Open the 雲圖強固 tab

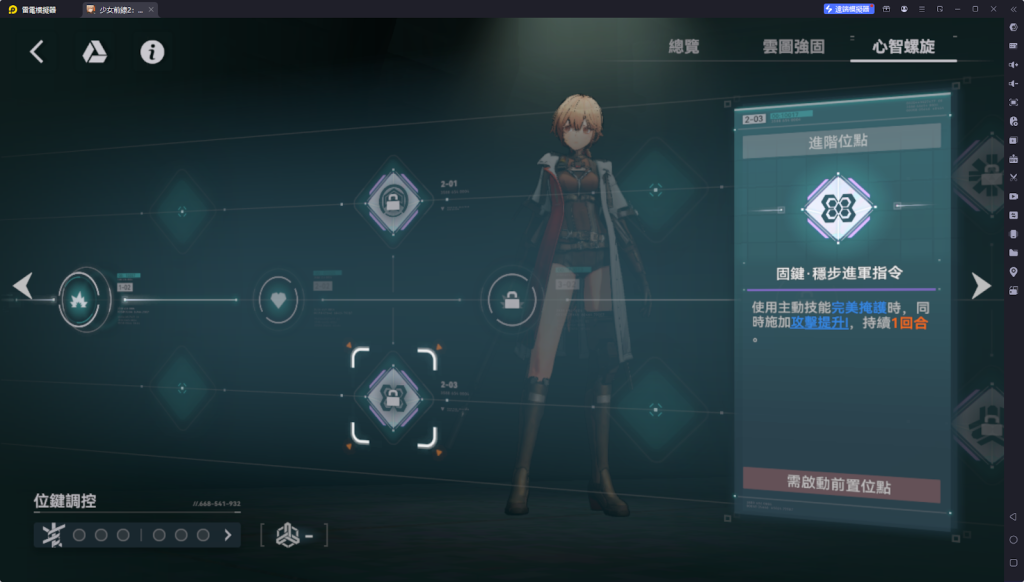tap(792, 47)
